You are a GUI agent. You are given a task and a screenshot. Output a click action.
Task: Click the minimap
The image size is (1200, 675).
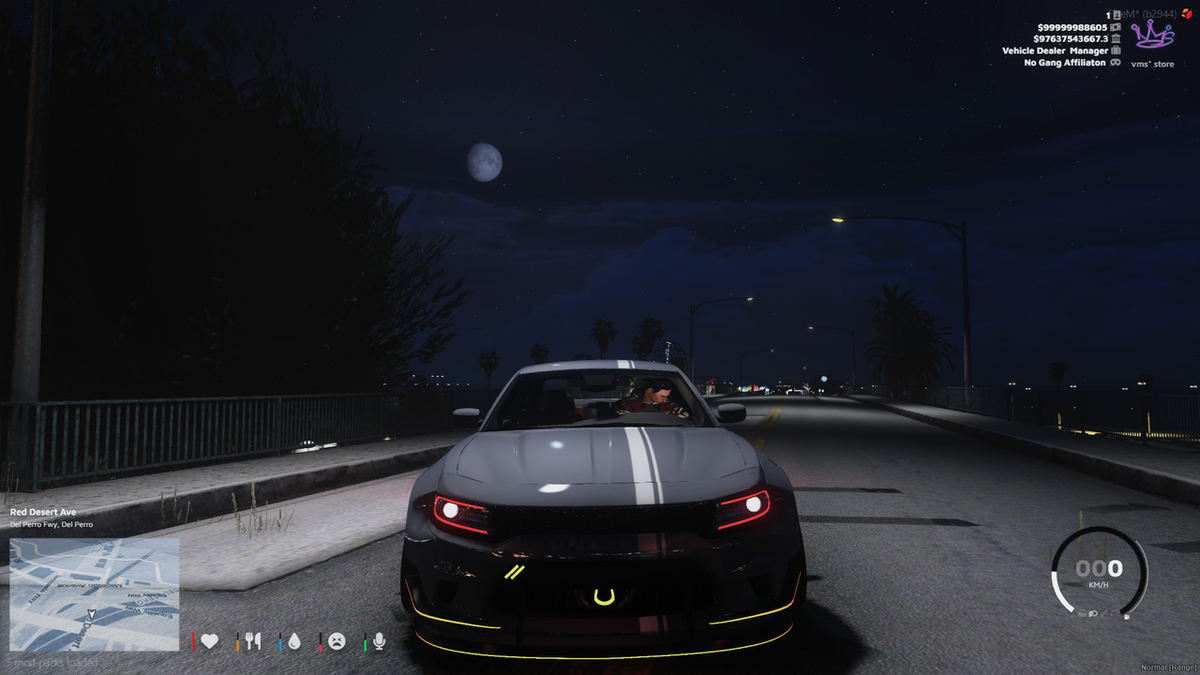[95, 595]
